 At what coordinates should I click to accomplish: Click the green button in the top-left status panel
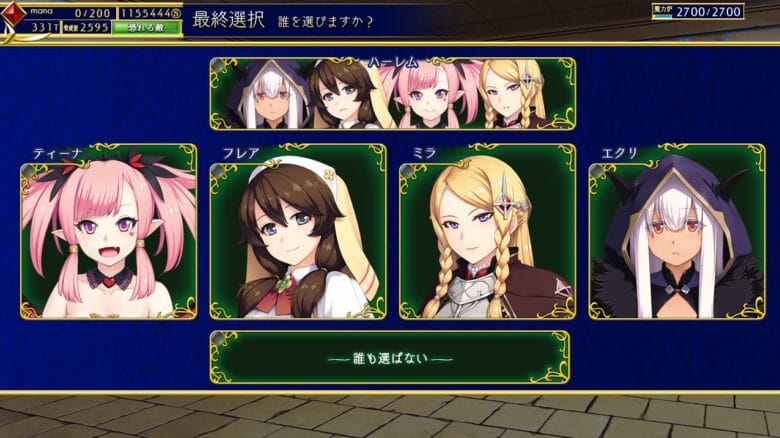point(147,27)
